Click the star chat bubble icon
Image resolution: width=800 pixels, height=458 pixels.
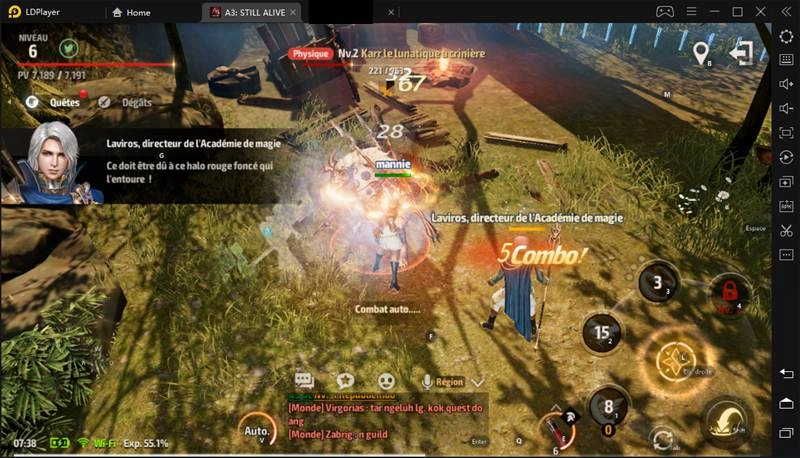click(x=345, y=381)
